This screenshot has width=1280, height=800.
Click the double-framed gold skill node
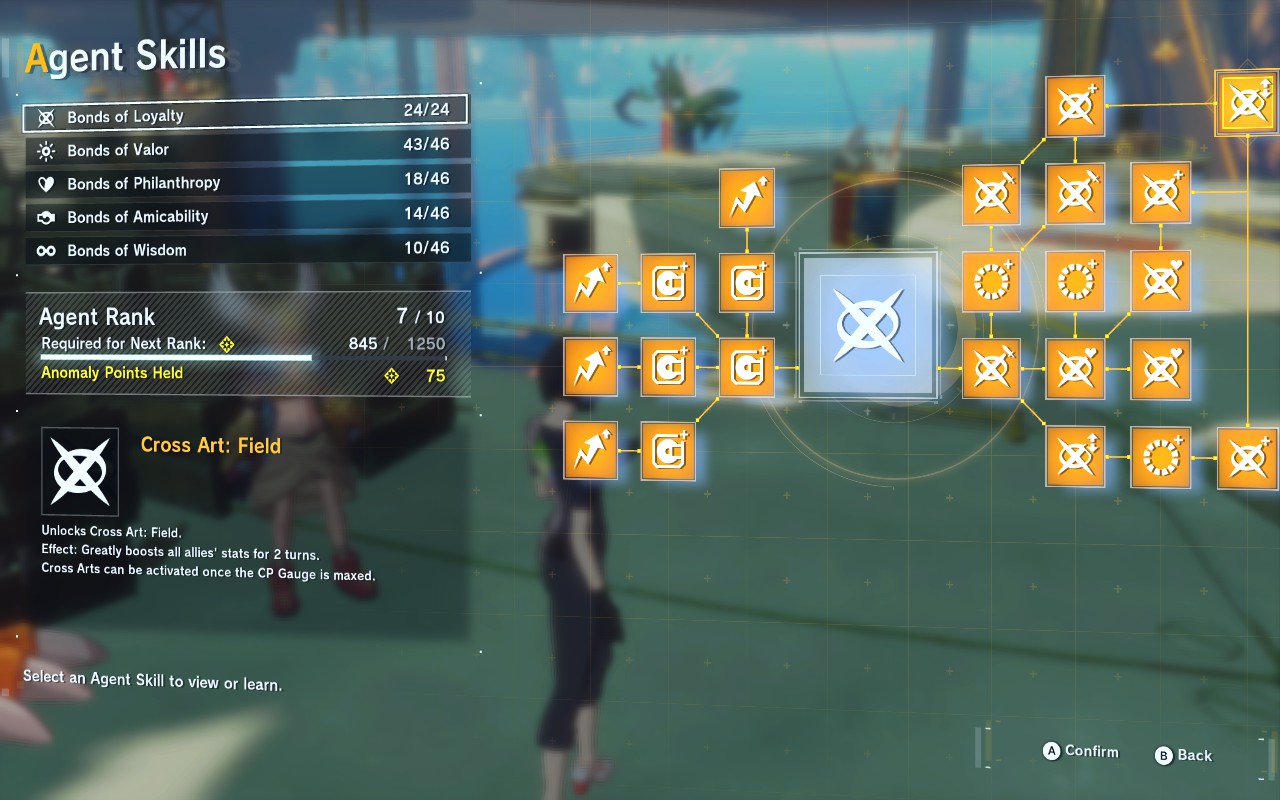point(1247,102)
